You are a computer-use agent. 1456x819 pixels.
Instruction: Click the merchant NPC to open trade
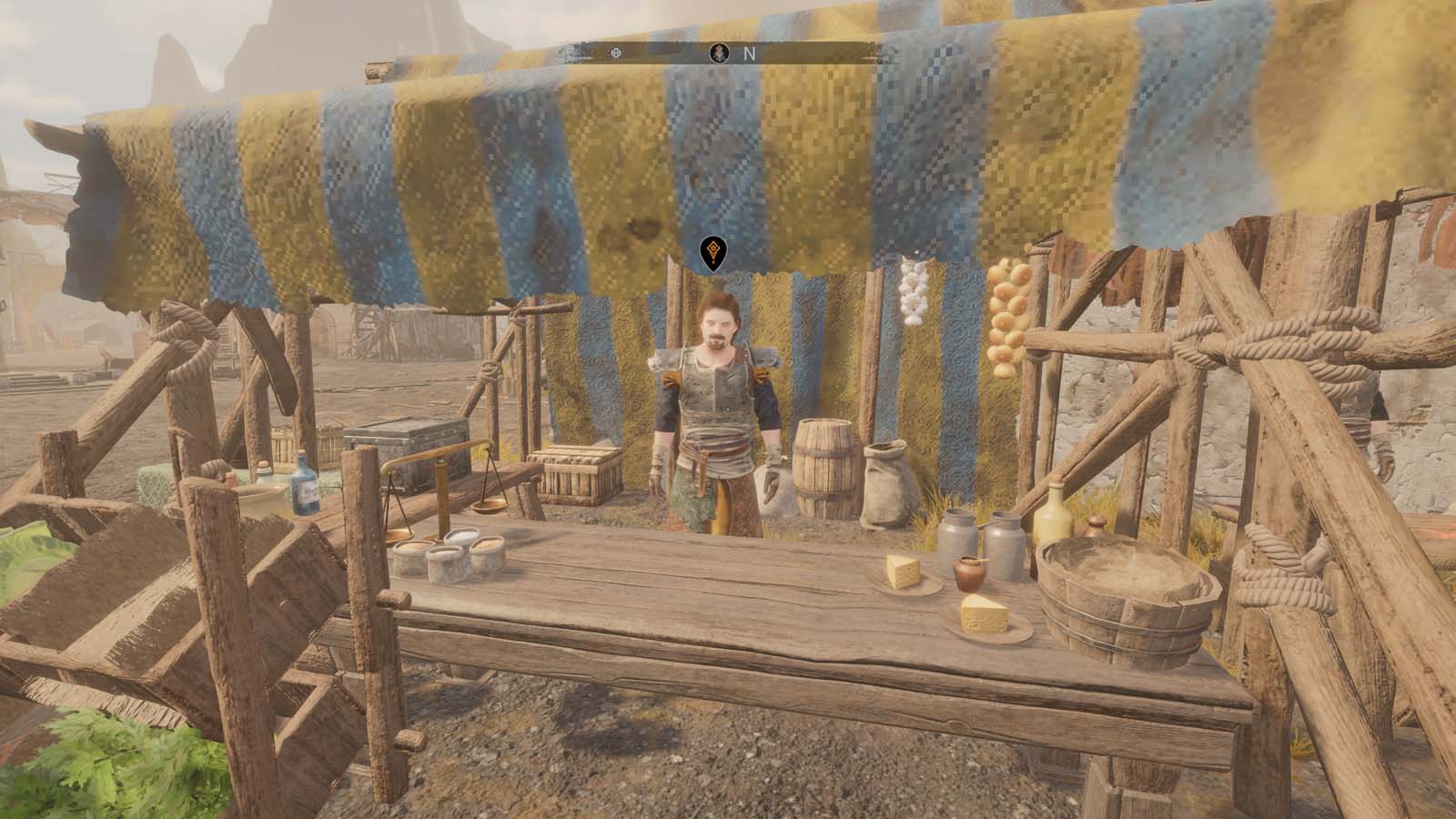[714, 400]
